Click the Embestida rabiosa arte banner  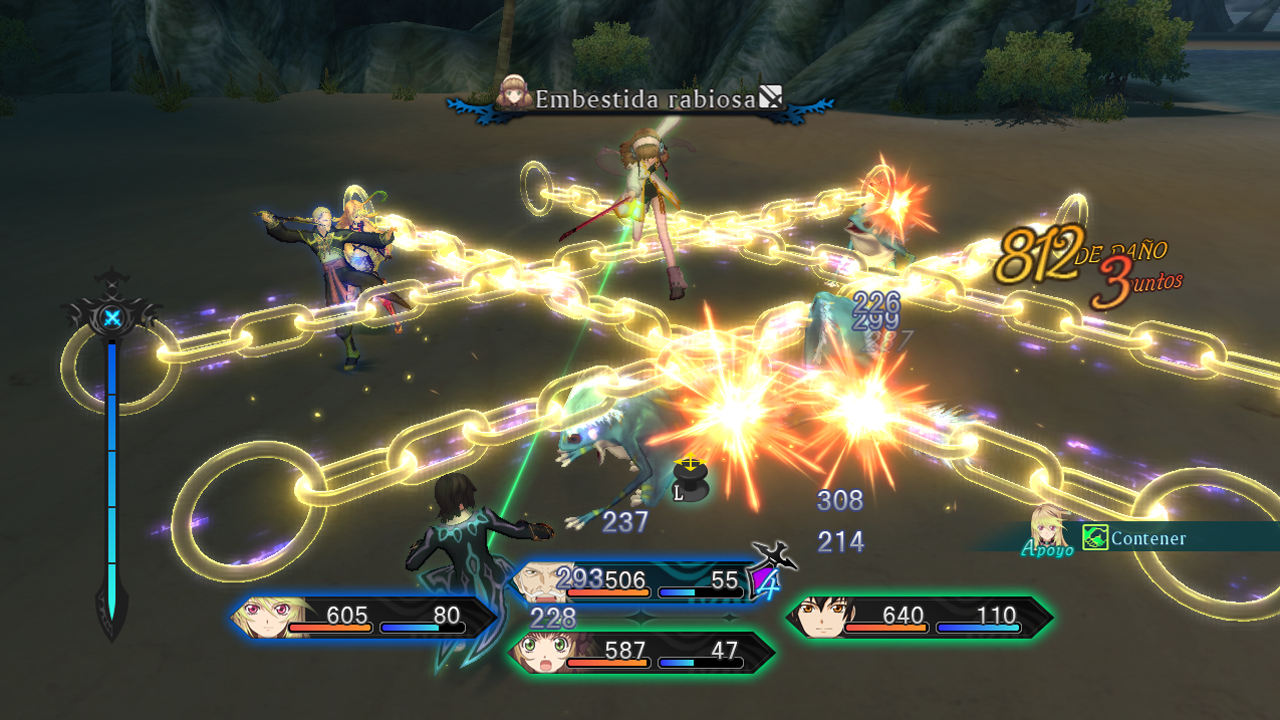click(x=642, y=100)
